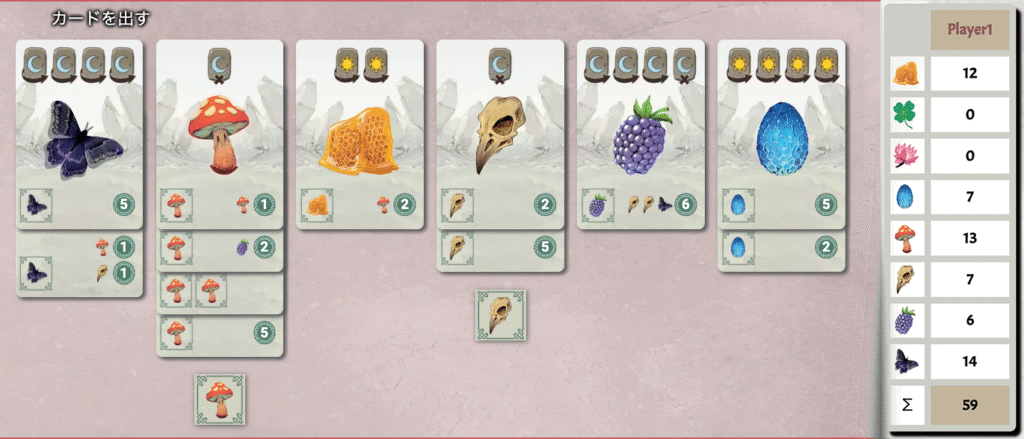Select the tucked egg card worth 2

781,248
